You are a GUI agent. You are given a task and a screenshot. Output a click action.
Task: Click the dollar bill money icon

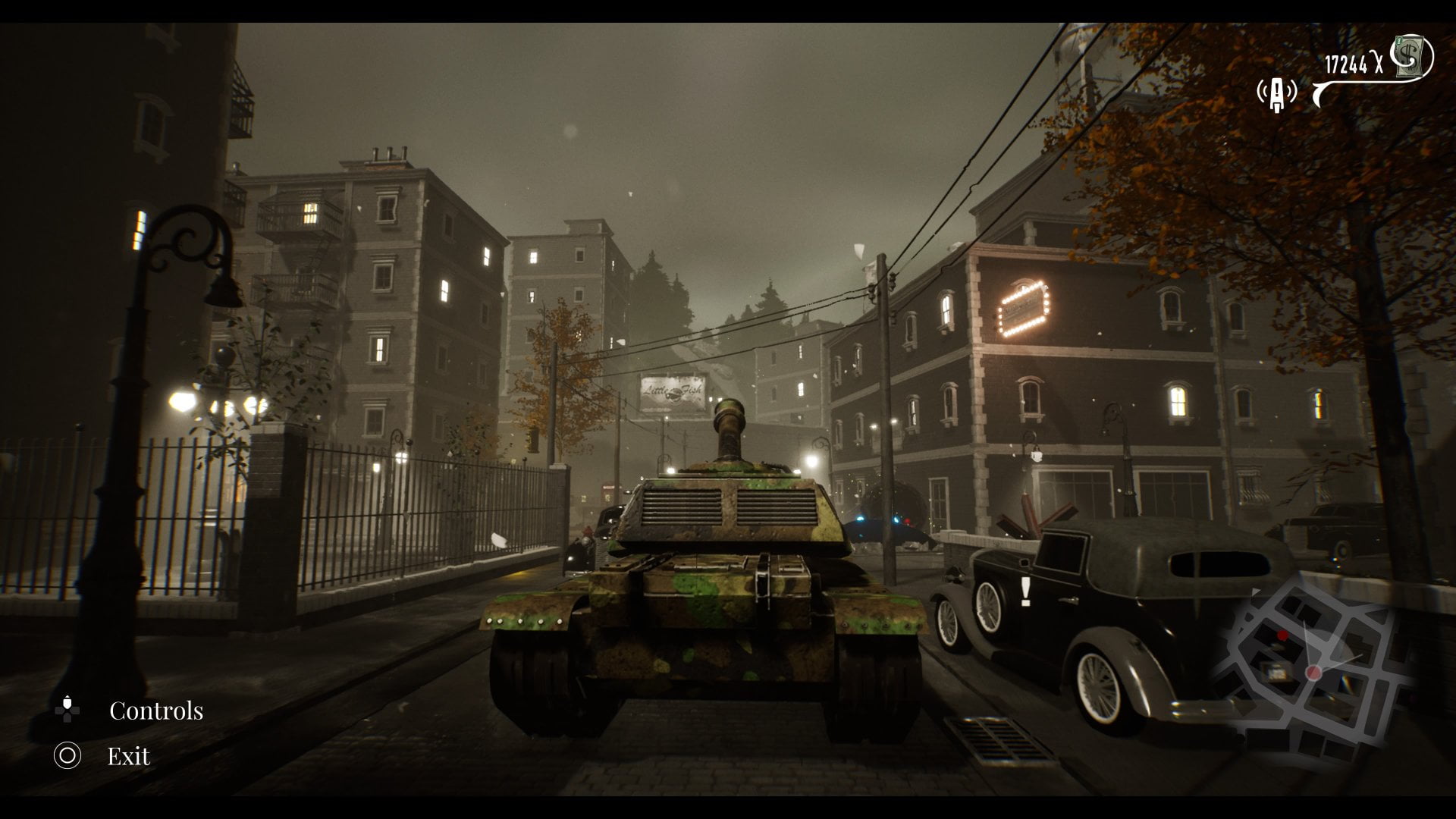click(1412, 56)
